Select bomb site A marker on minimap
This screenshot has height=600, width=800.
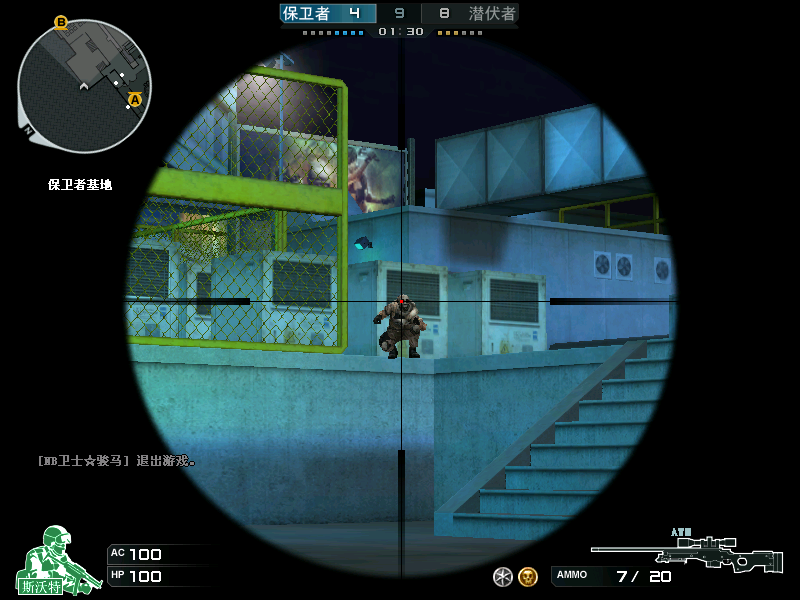pyautogui.click(x=135, y=99)
